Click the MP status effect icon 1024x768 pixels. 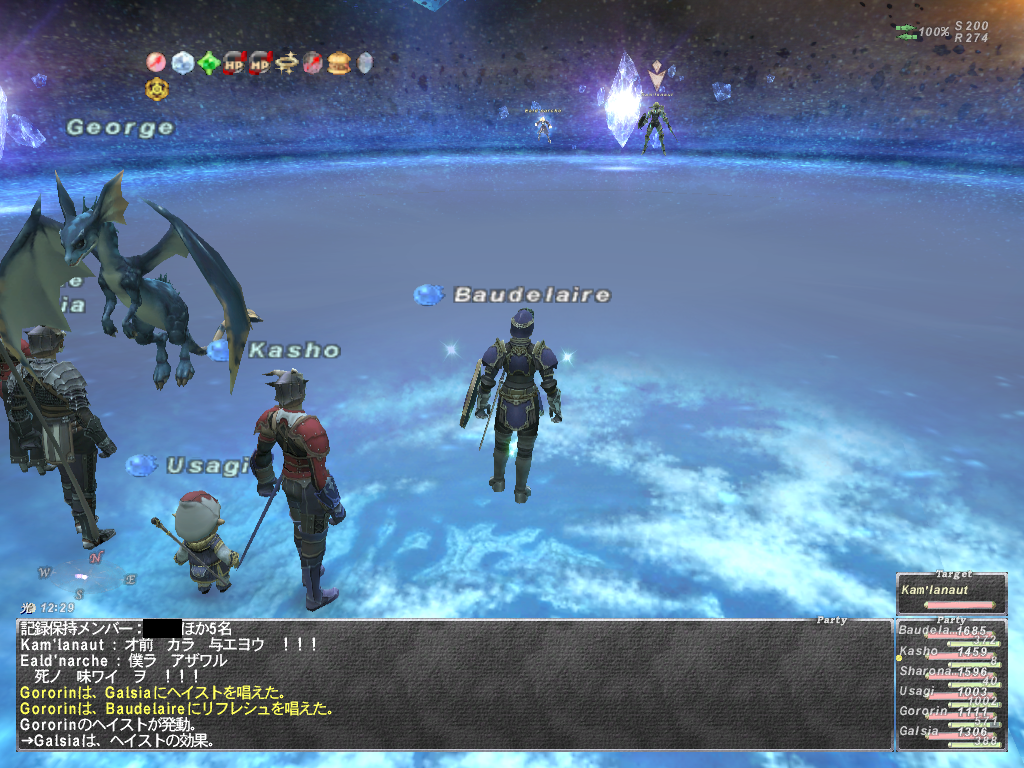[261, 63]
